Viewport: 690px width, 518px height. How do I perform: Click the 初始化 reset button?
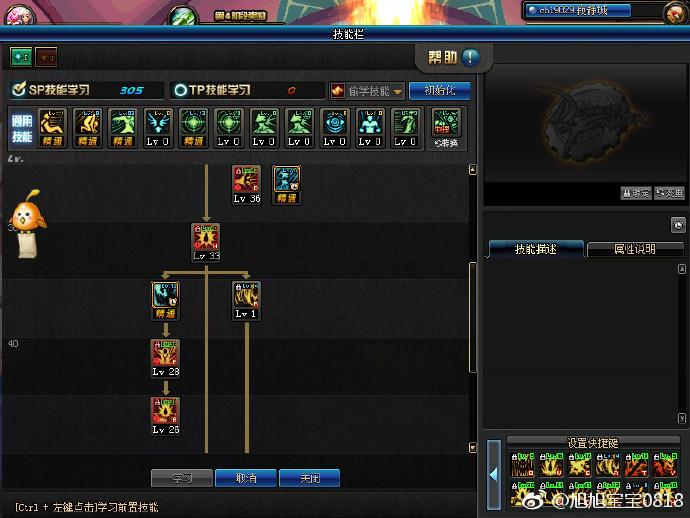(439, 90)
